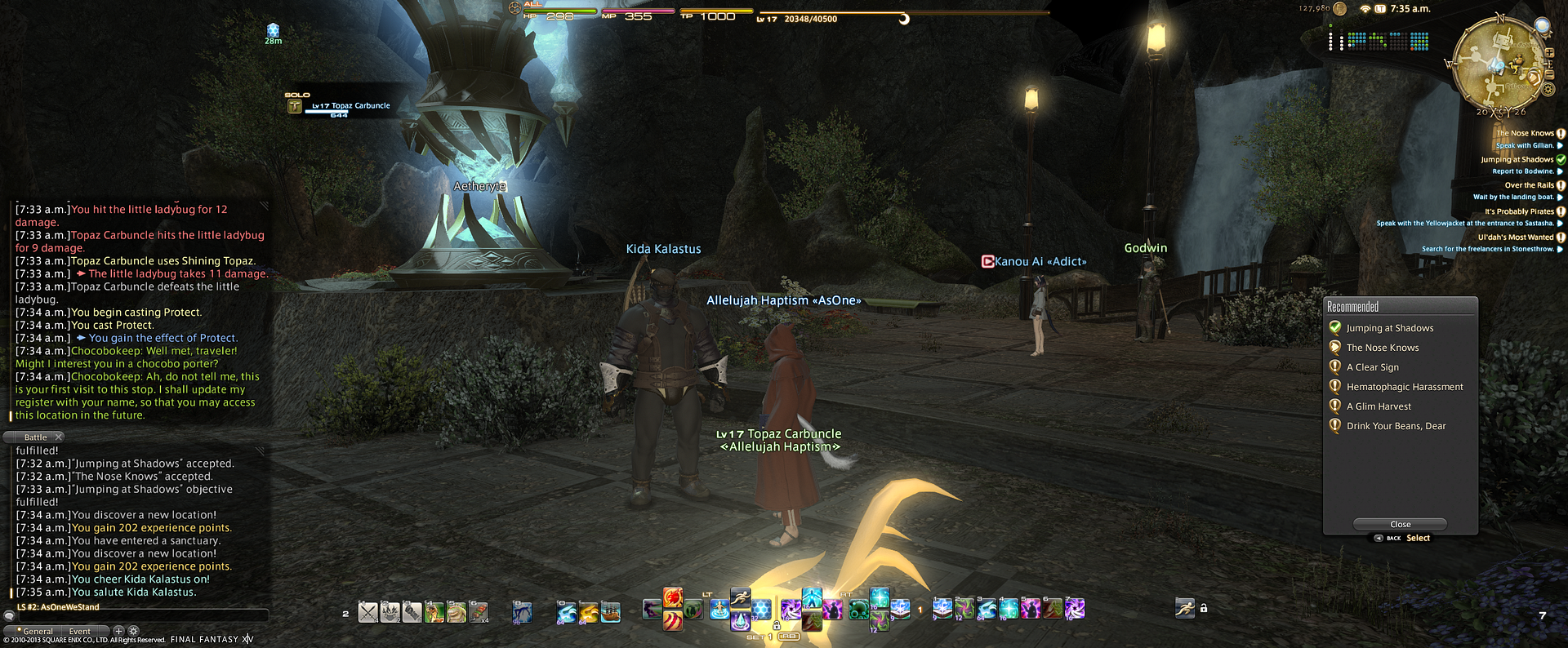
Task: Switch to the Event chat tab
Action: pyautogui.click(x=80, y=631)
